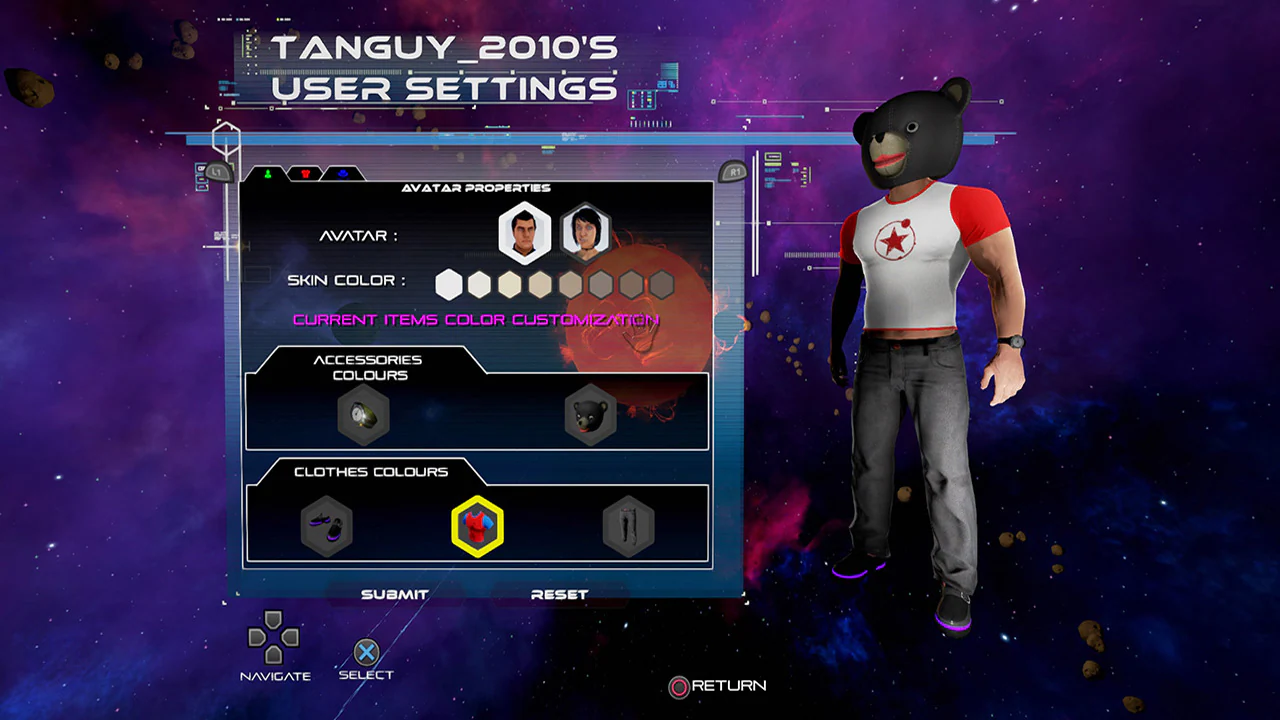The image size is (1280, 720).
Task: Click the highlighted red shirt colour icon
Action: coord(478,527)
